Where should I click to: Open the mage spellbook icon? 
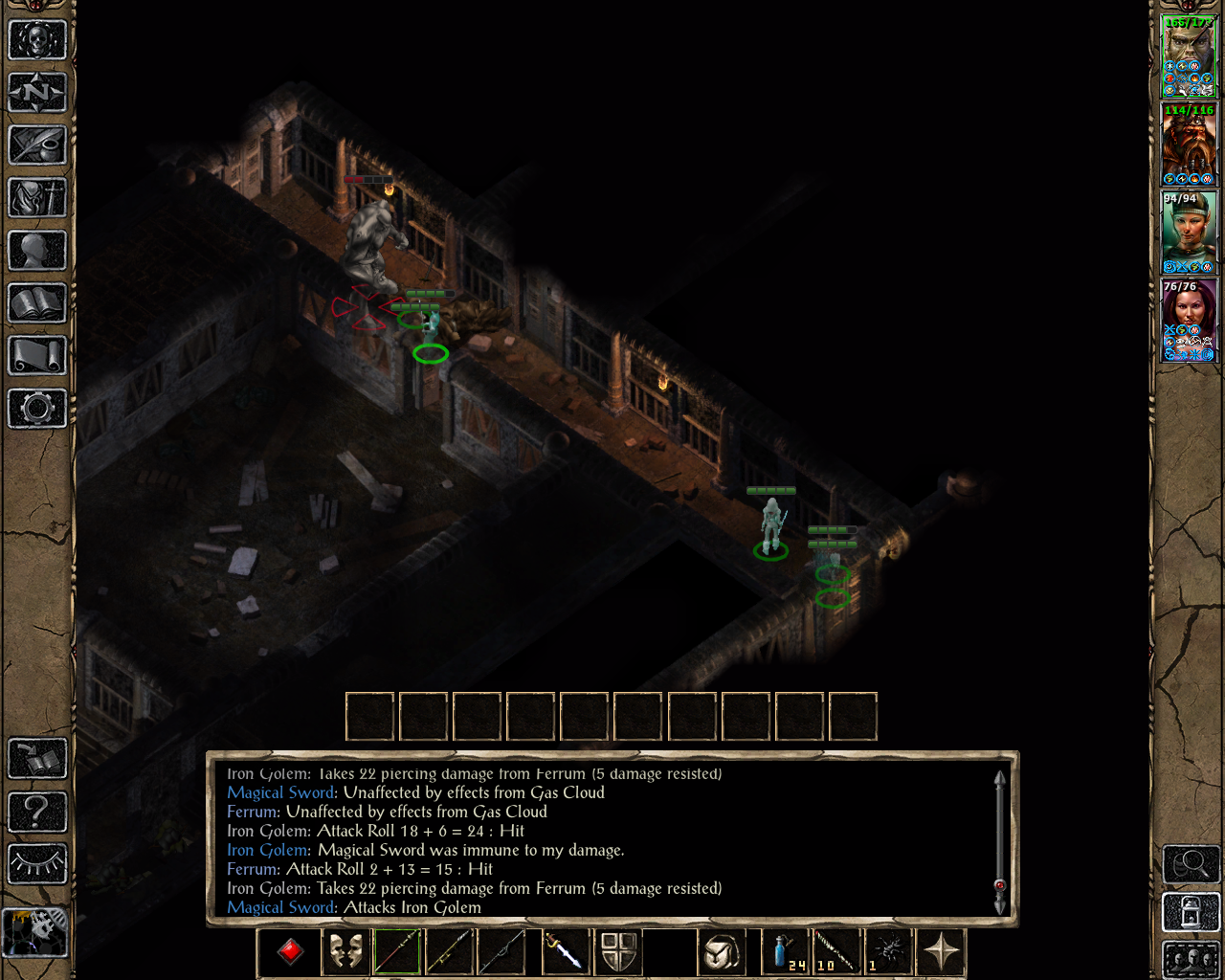point(38,303)
